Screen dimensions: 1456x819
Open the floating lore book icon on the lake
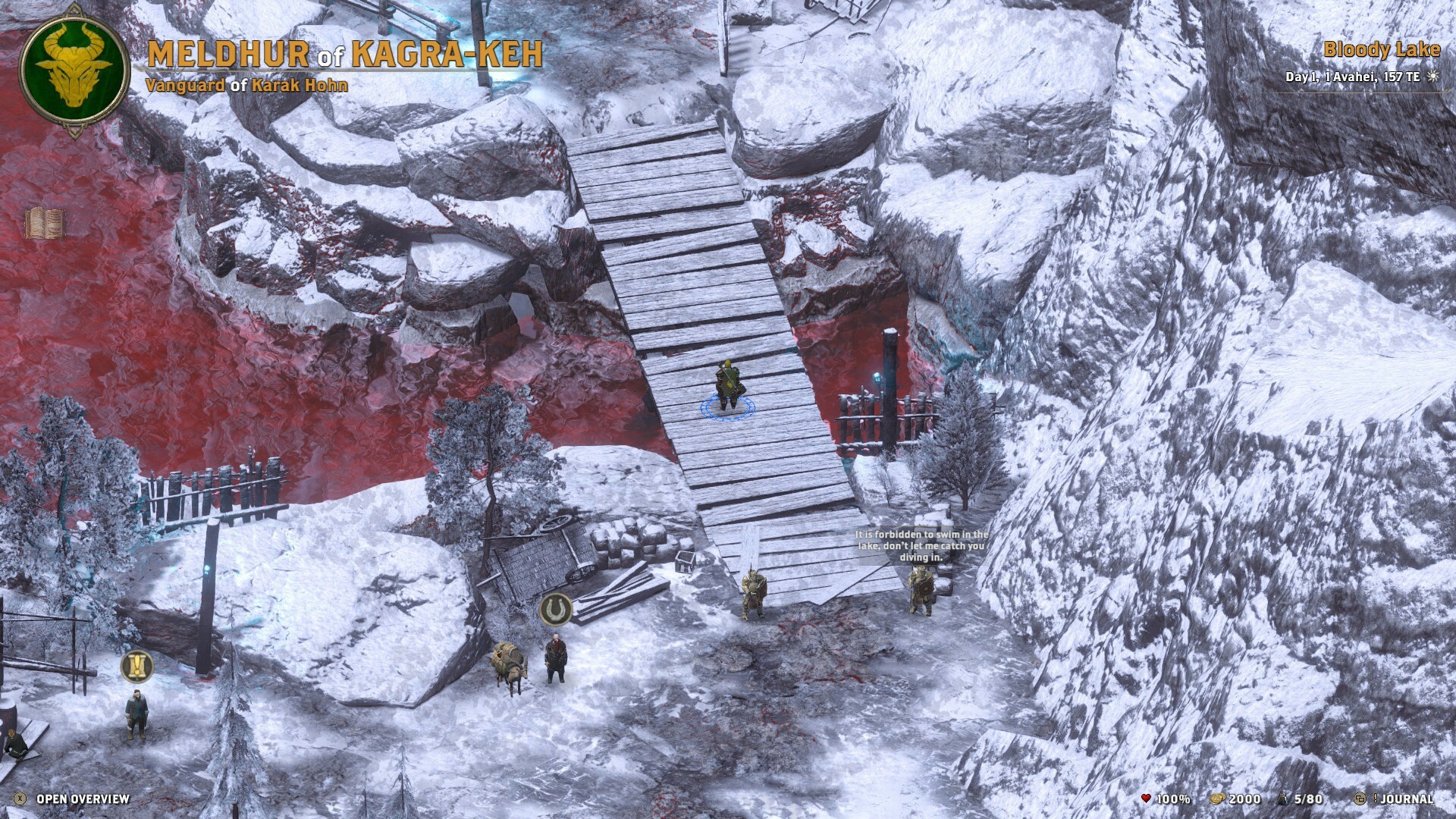click(x=47, y=223)
